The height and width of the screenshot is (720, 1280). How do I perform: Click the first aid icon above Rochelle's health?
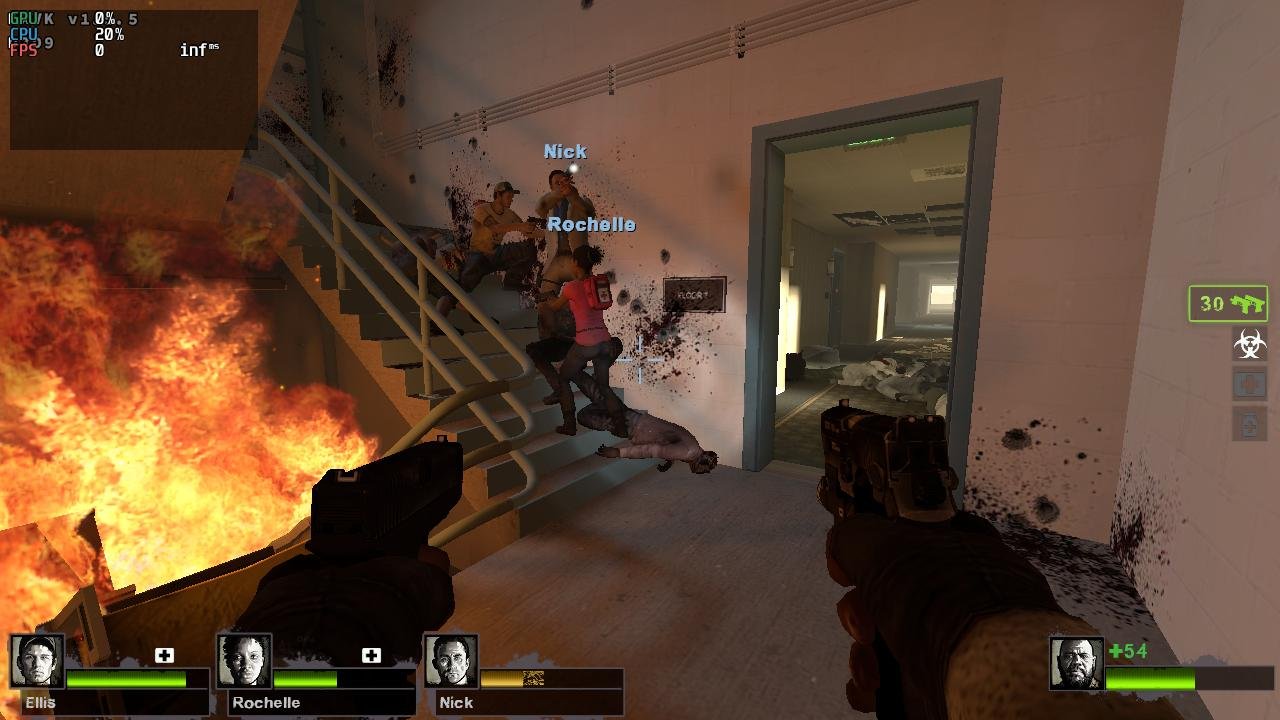pos(371,655)
